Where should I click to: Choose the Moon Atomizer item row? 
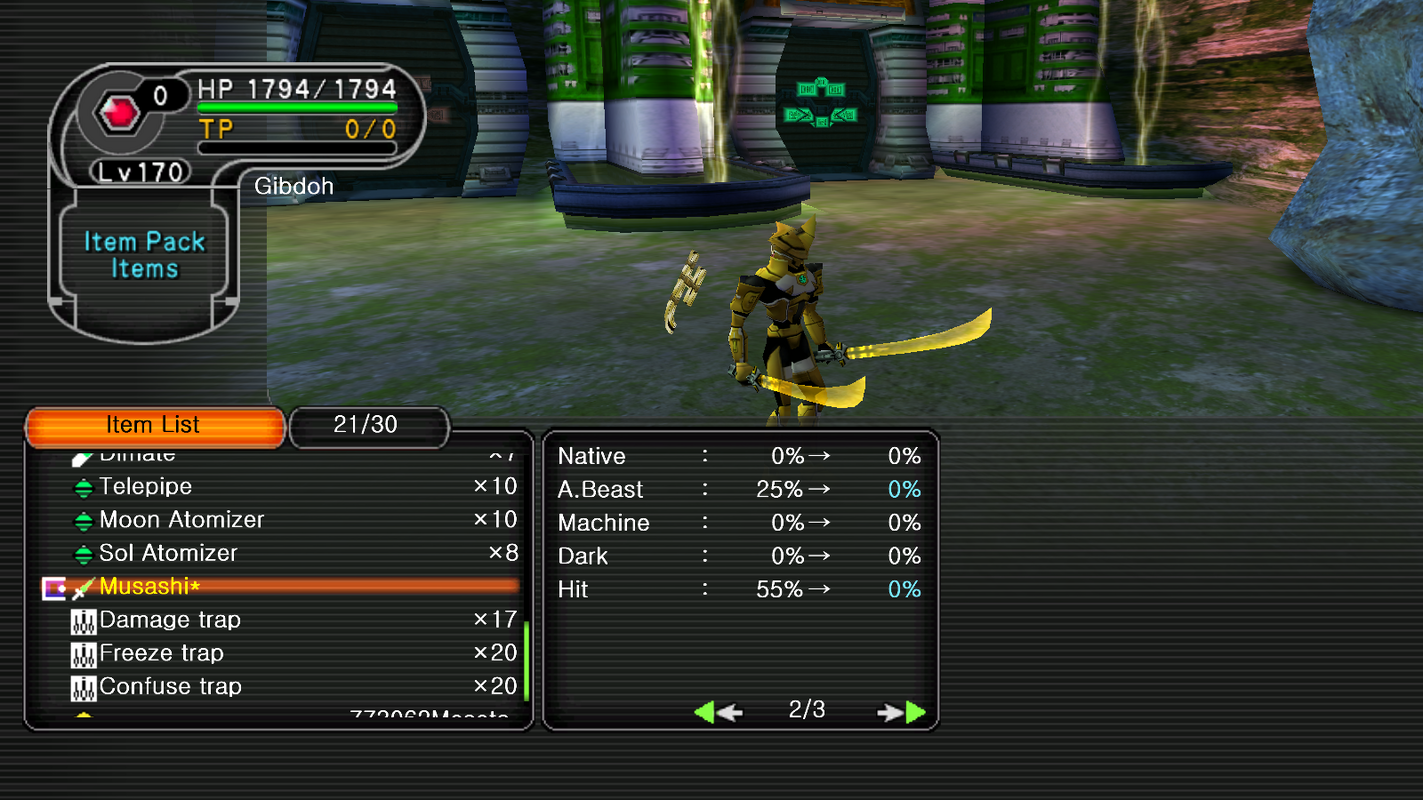click(x=182, y=520)
